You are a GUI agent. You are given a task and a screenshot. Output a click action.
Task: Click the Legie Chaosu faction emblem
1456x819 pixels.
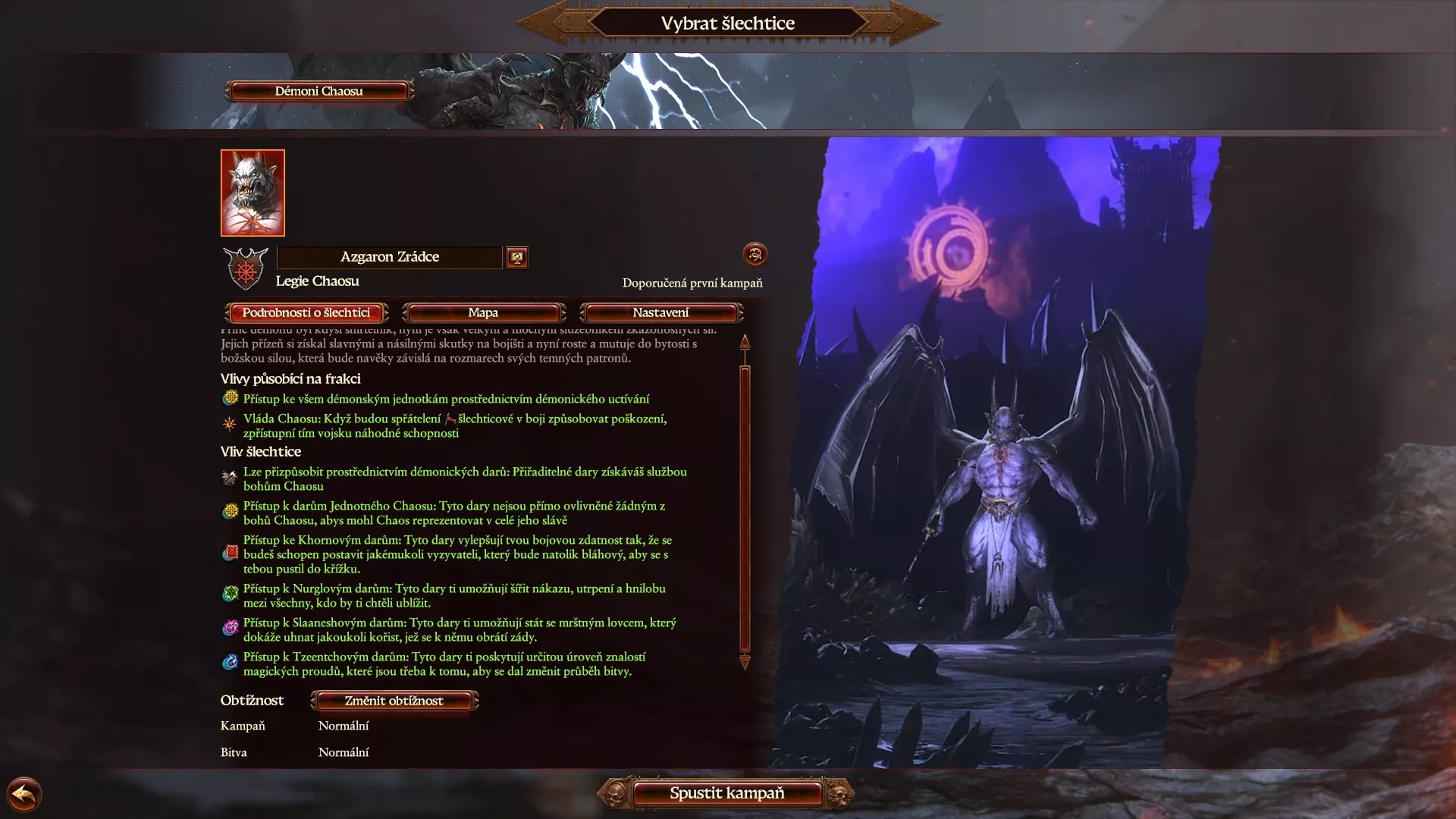tap(246, 269)
